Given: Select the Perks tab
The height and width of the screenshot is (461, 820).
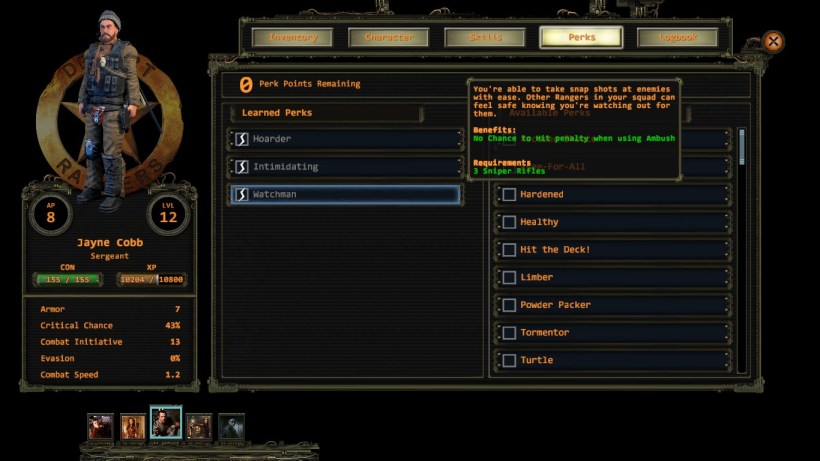Looking at the screenshot, I should pyautogui.click(x=581, y=38).
